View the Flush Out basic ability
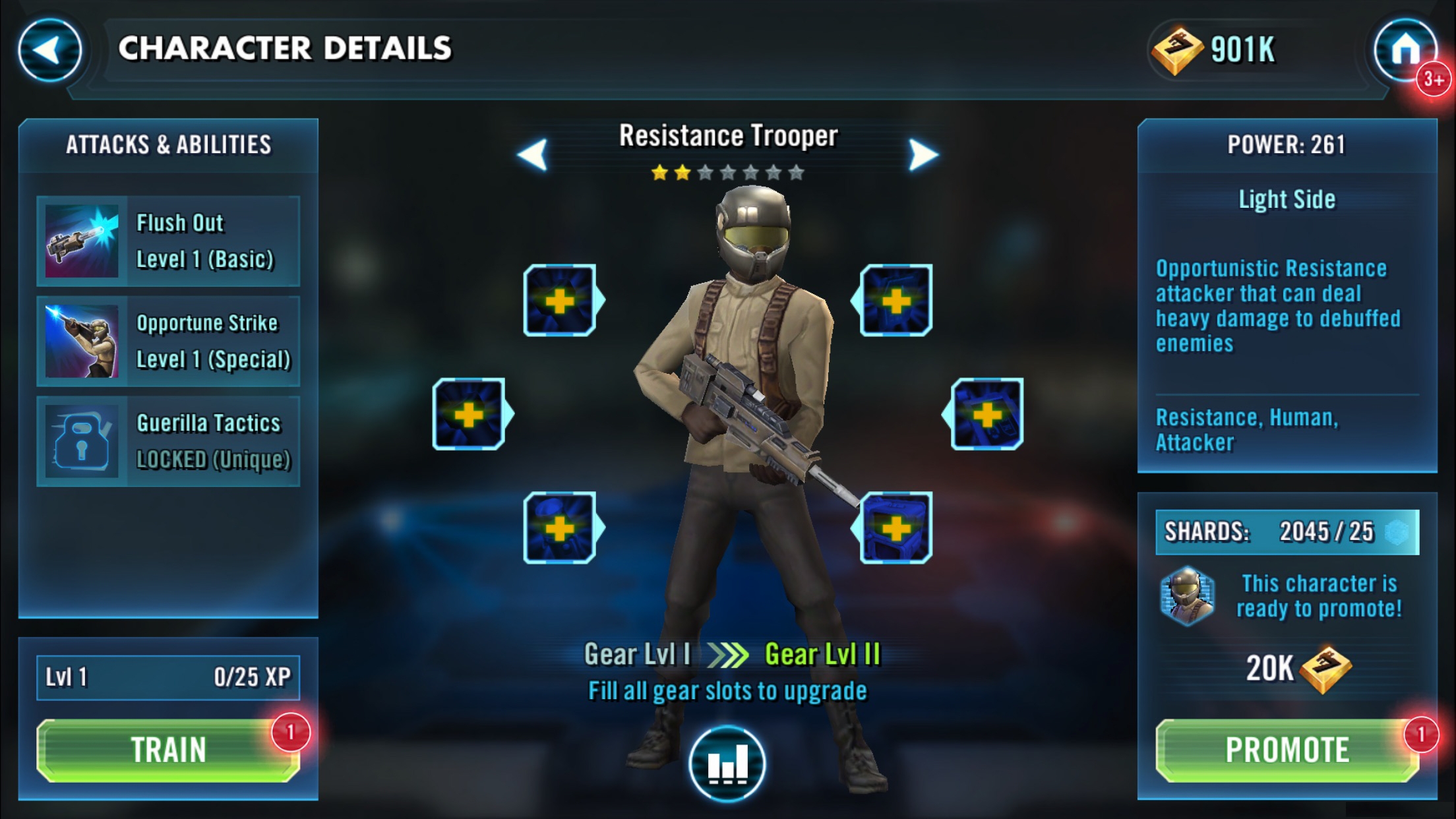The image size is (1456, 819). click(x=168, y=241)
